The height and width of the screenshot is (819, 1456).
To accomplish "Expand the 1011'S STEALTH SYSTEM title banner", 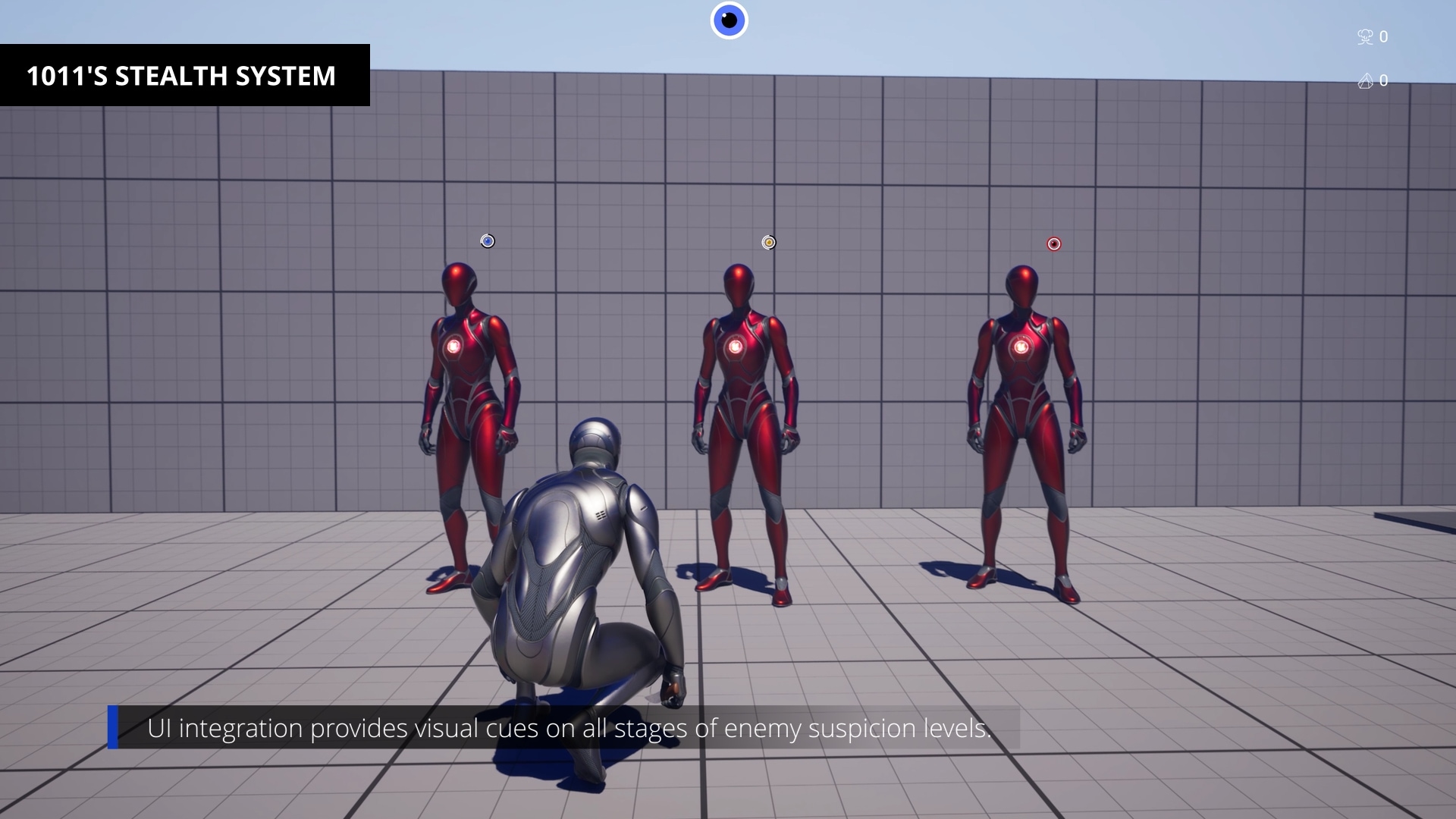I will 182,75.
